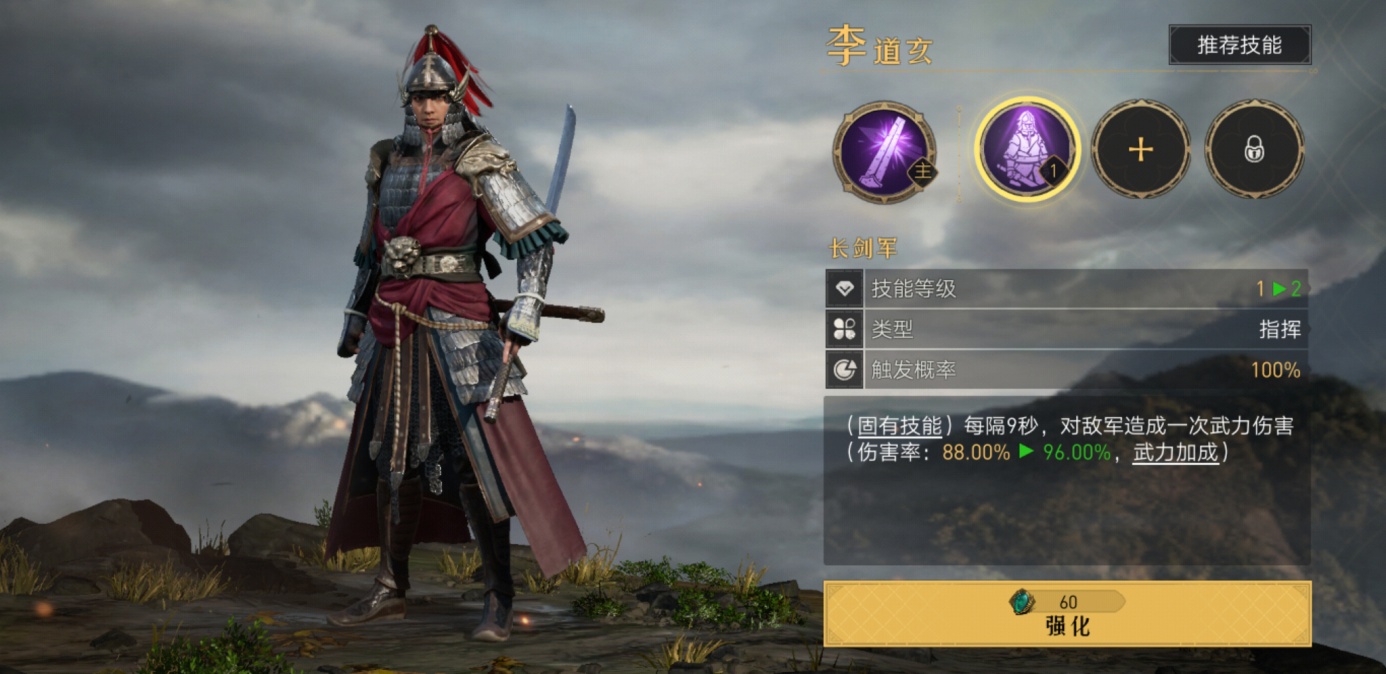
Task: Open the 固有技能 underlined term link
Action: click(900, 426)
